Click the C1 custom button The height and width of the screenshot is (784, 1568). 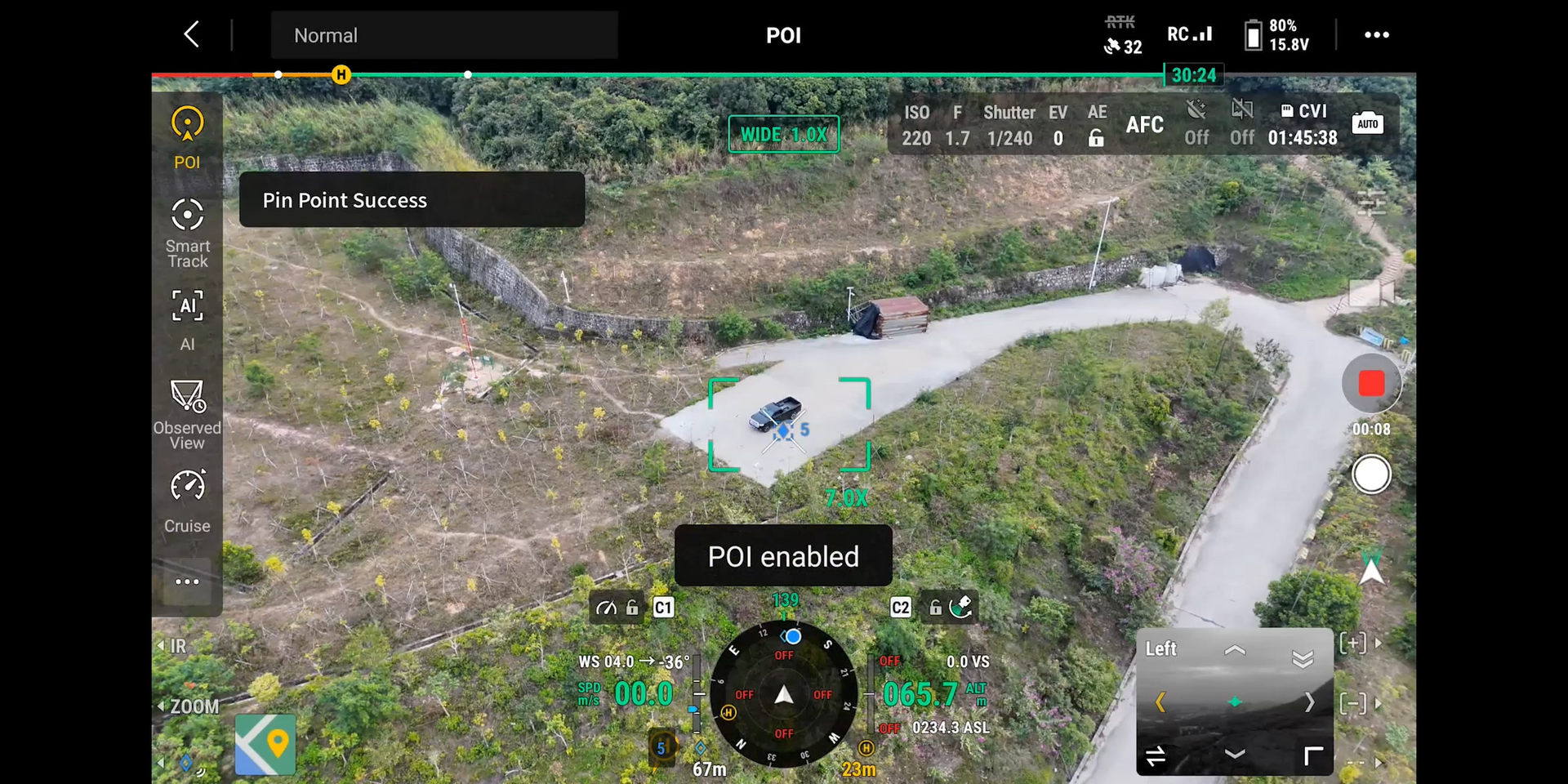(x=663, y=608)
